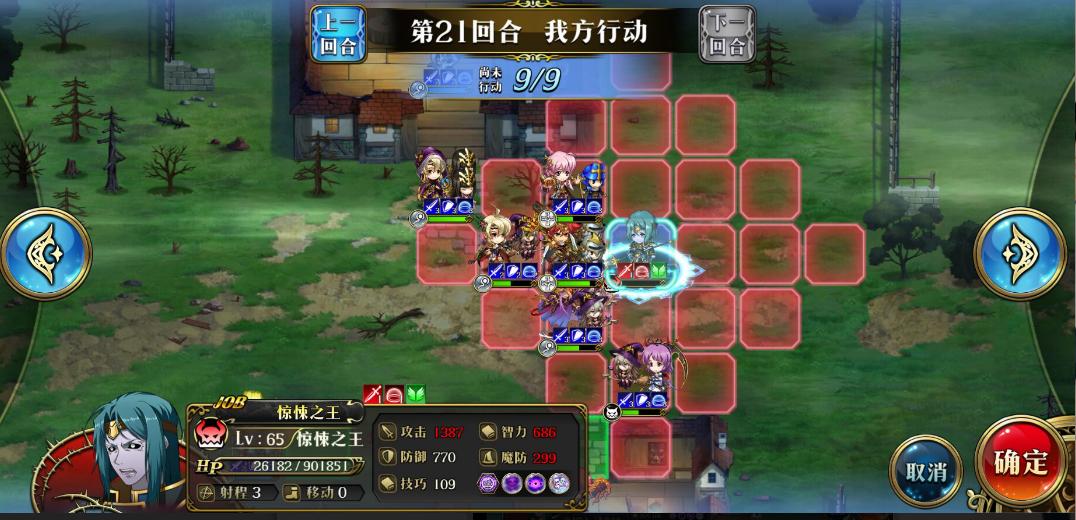Advance to the next turn (下一回合)
The height and width of the screenshot is (520, 1076).
727,34
